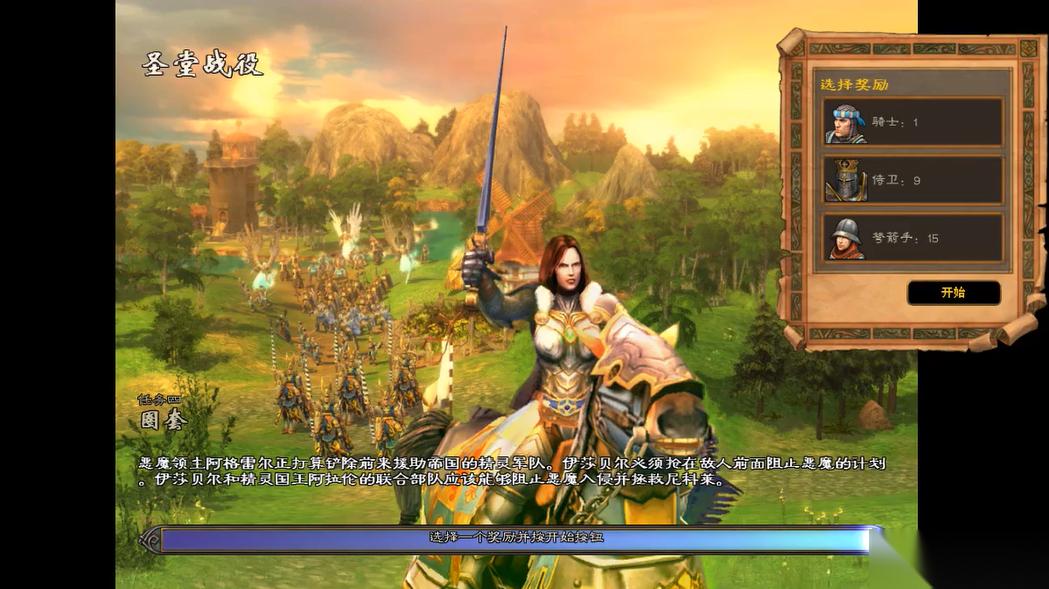Pick the 弩箭手 (Marksman) reward

[x=912, y=238]
